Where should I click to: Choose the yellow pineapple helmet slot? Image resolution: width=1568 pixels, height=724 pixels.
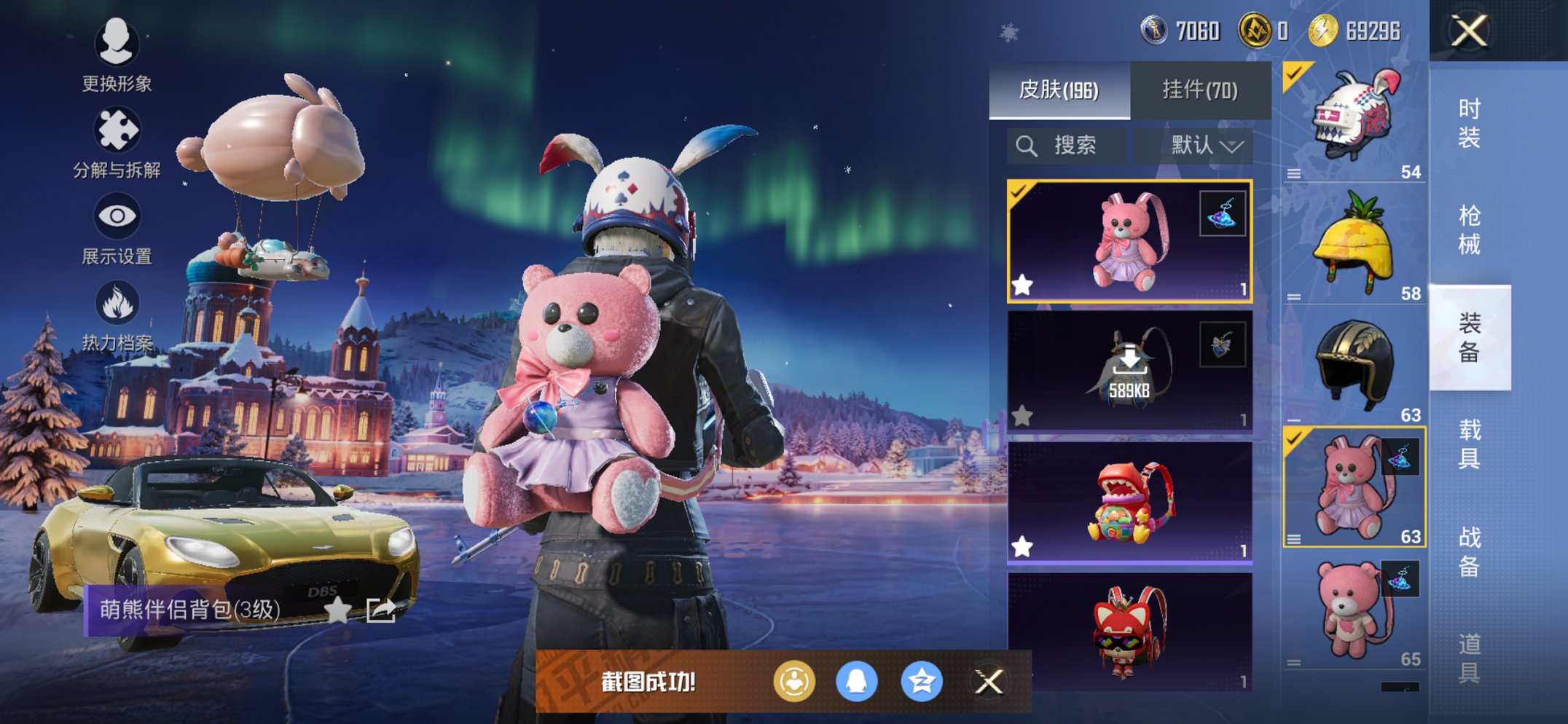[1354, 243]
